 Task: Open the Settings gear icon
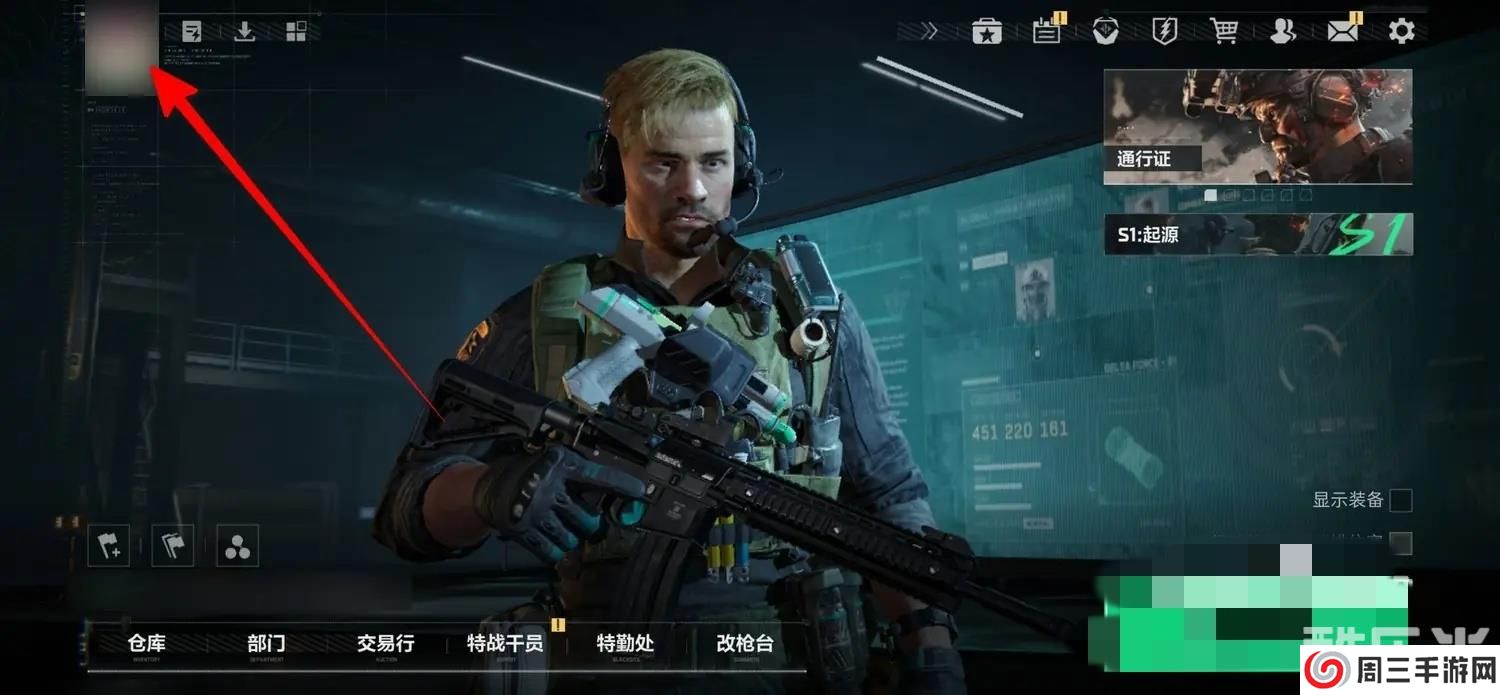(1401, 31)
